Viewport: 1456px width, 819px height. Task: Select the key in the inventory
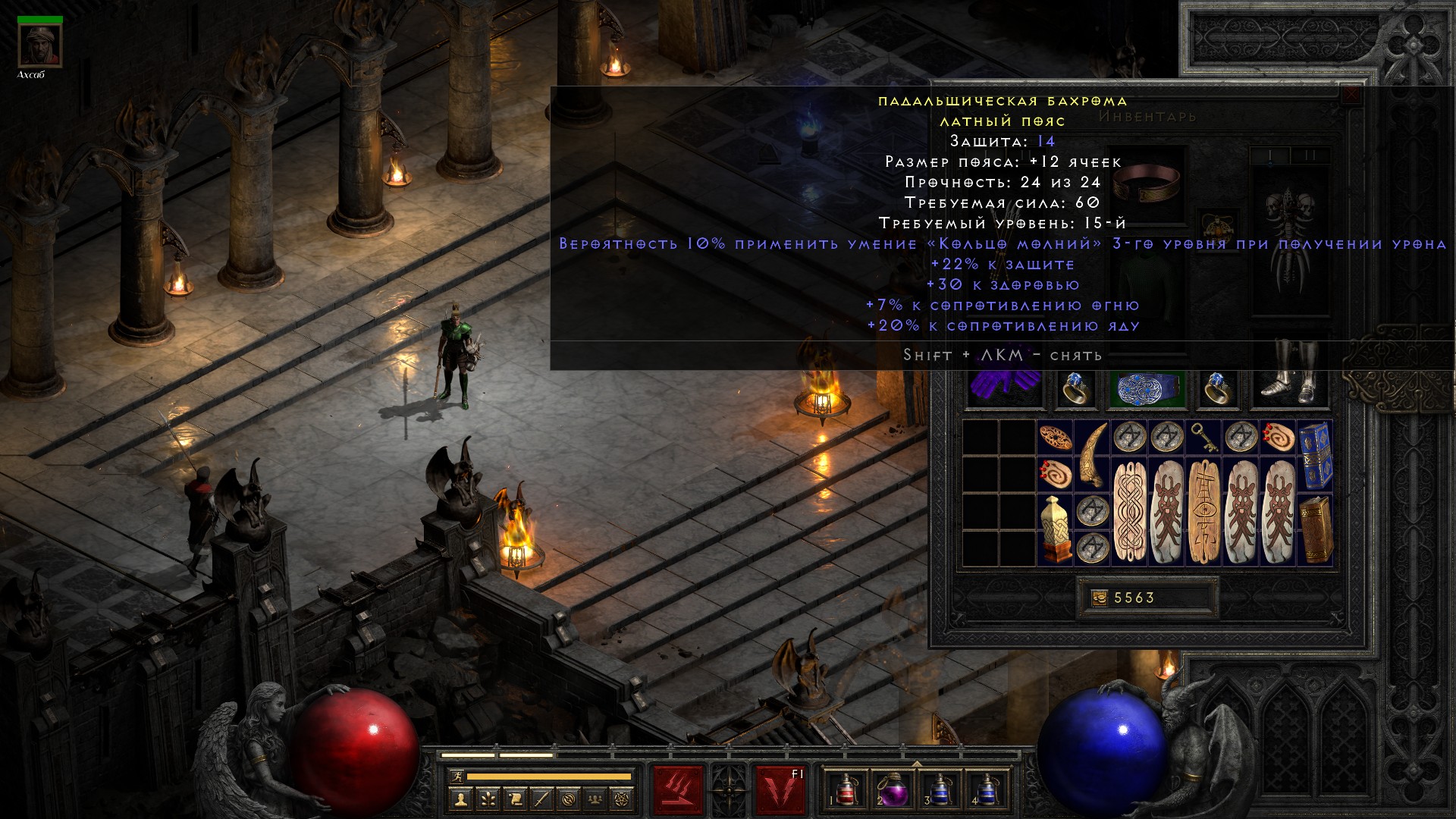click(x=1203, y=438)
